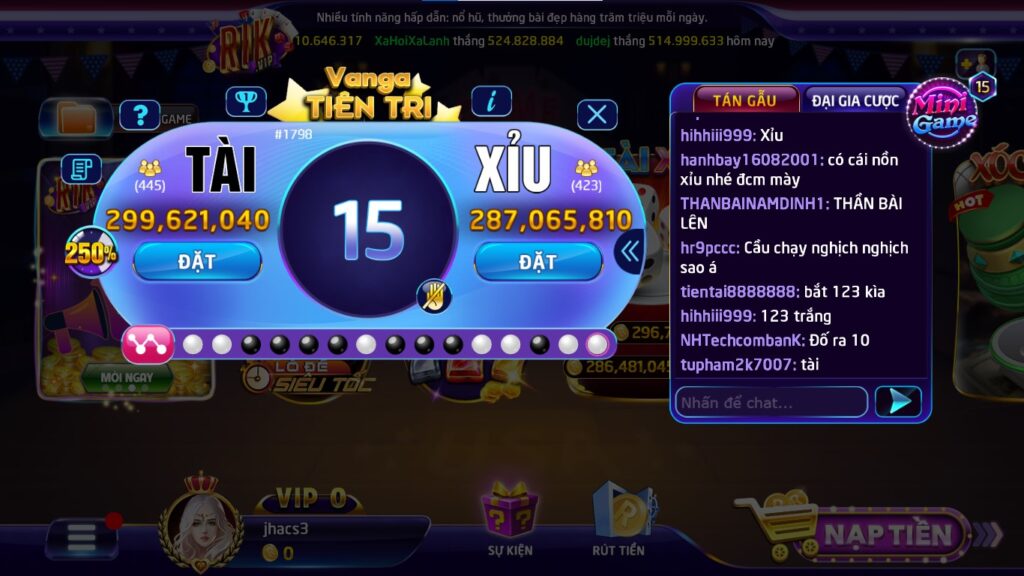Place a bet with the TÀI ĐẶT button
The height and width of the screenshot is (576, 1024).
click(x=197, y=261)
